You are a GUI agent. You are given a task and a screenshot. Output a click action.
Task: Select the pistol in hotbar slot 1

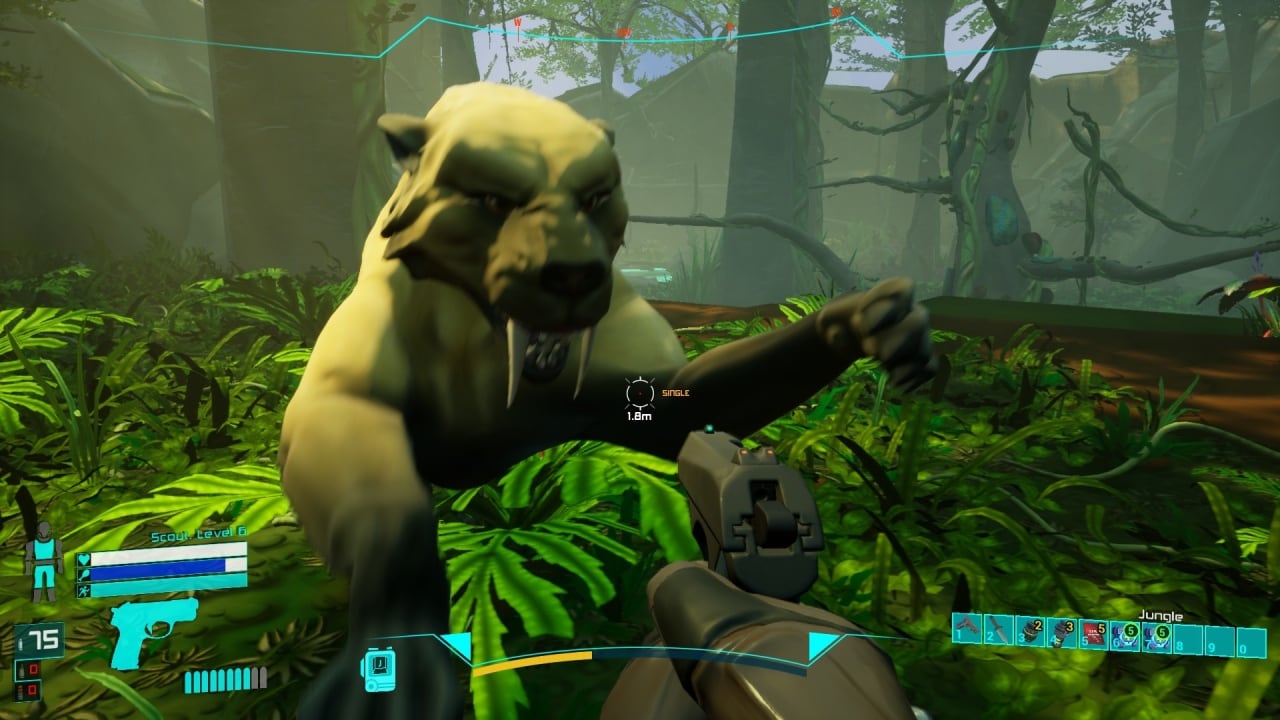click(966, 629)
